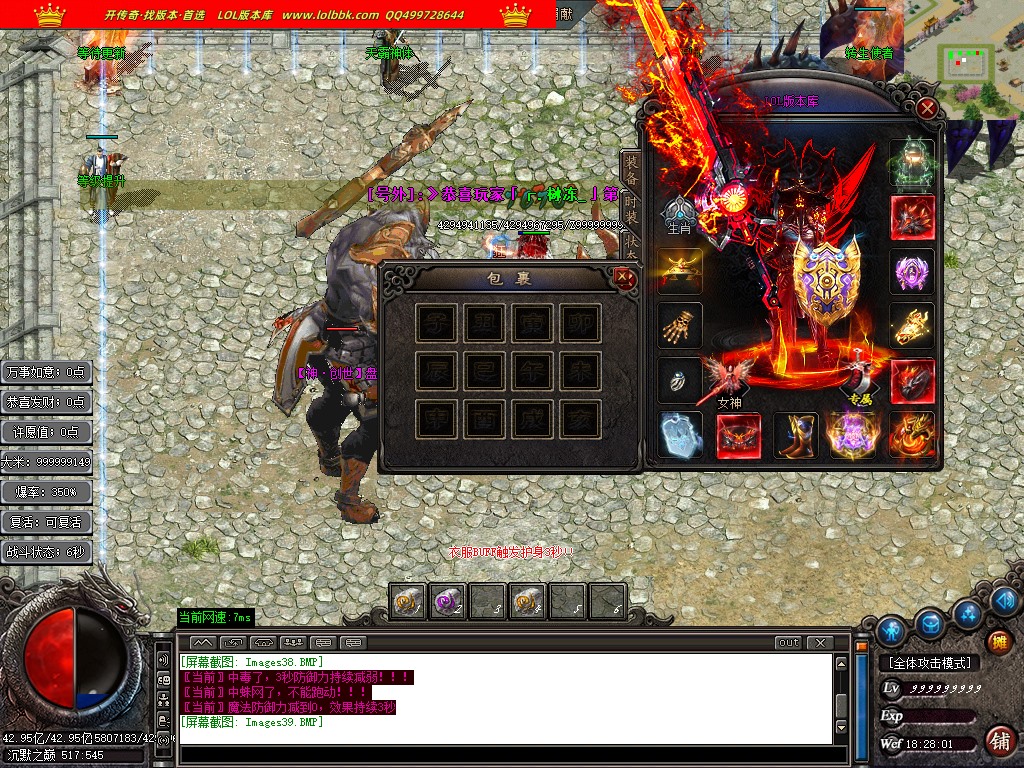Image resolution: width=1024 pixels, height=768 pixels.
Task: Switch to the 装备 equipment tab
Action: pyautogui.click(x=631, y=167)
